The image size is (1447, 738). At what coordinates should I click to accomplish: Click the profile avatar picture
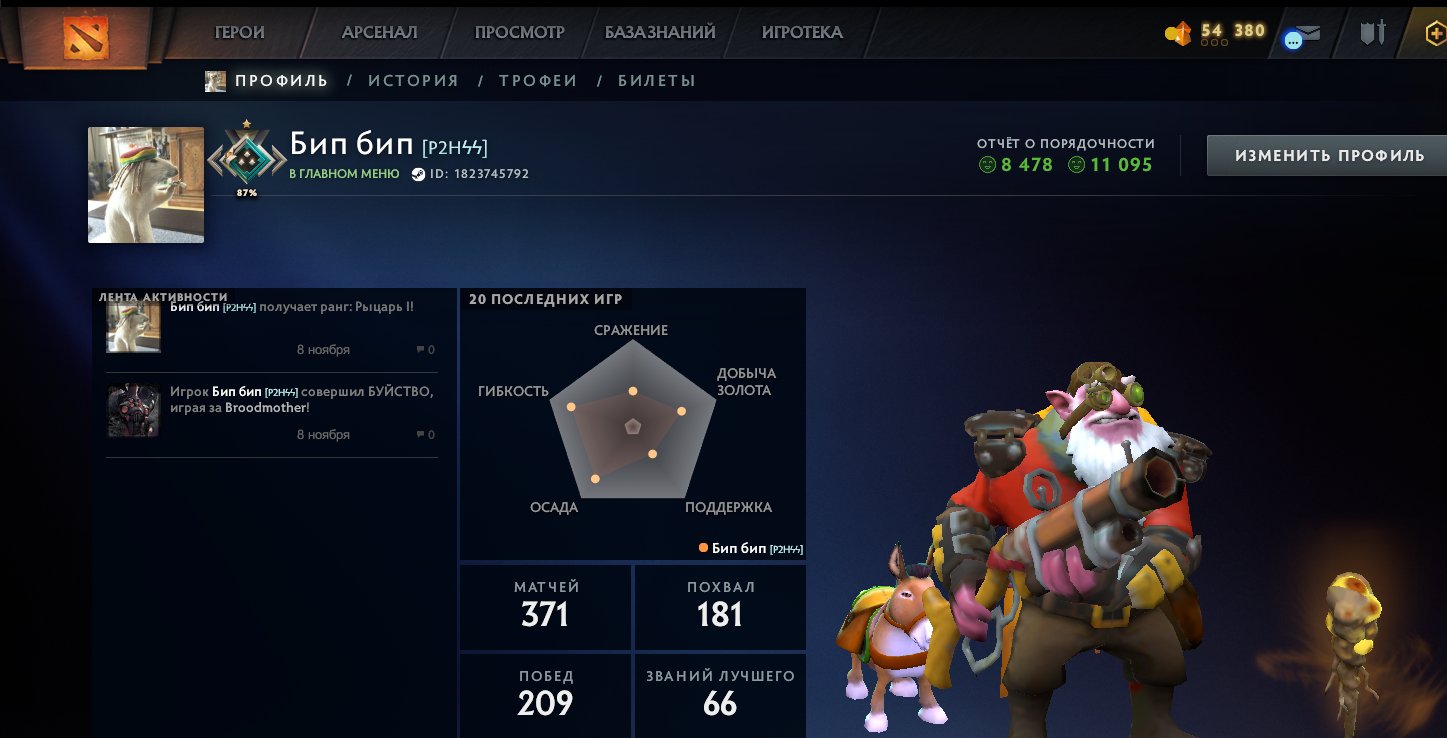tap(145, 184)
